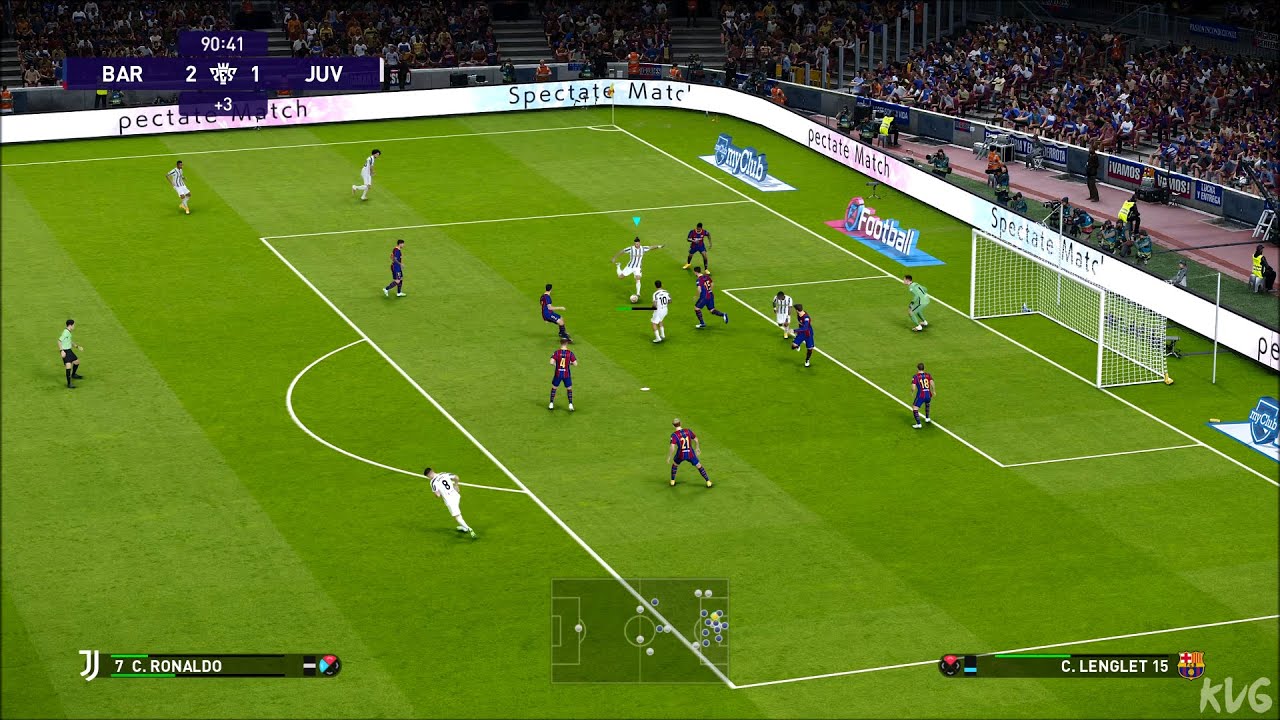
Task: Select the BAR team name on scoreboard
Action: coord(122,73)
